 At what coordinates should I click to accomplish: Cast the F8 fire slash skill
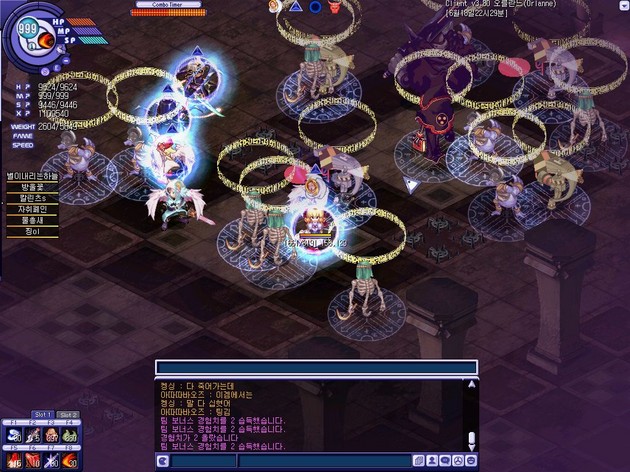click(69, 461)
